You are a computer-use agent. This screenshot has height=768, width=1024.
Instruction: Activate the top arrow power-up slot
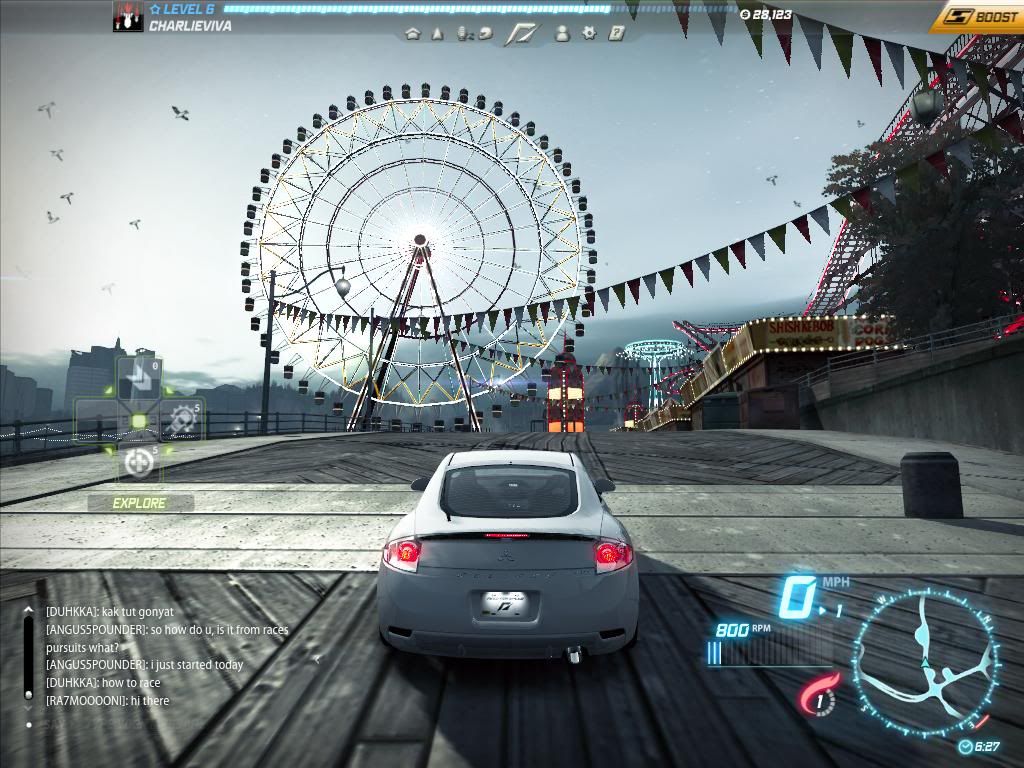[138, 378]
